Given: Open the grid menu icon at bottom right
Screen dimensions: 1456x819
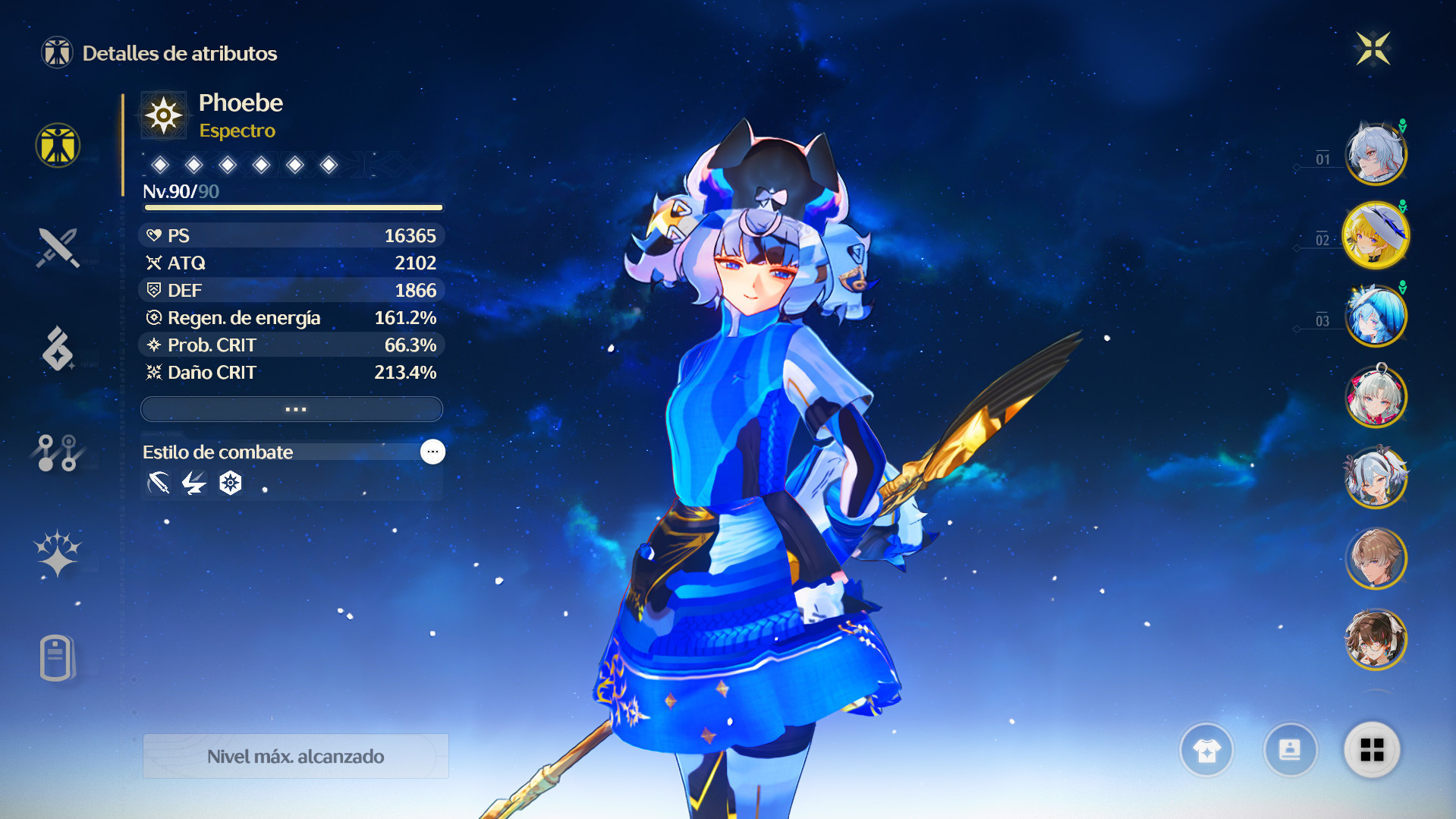Looking at the screenshot, I should click(x=1373, y=751).
